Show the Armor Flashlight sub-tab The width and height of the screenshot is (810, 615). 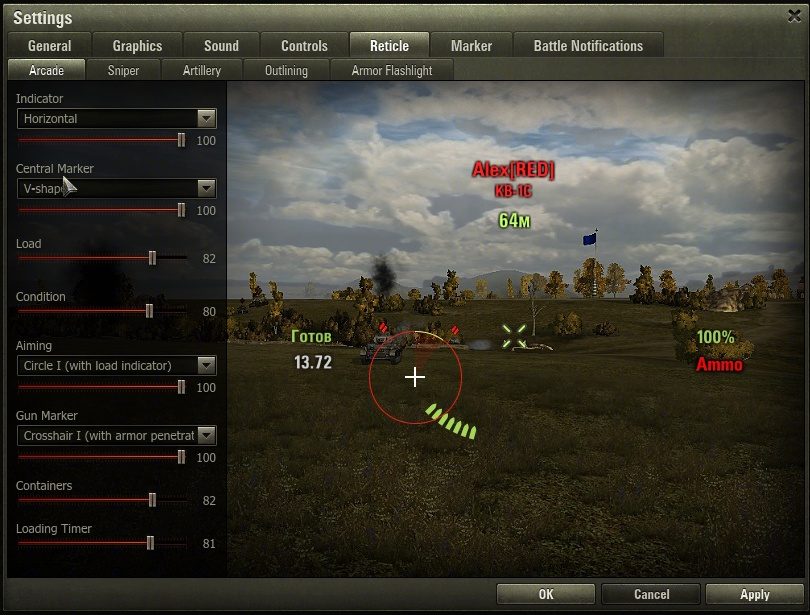[x=394, y=71]
